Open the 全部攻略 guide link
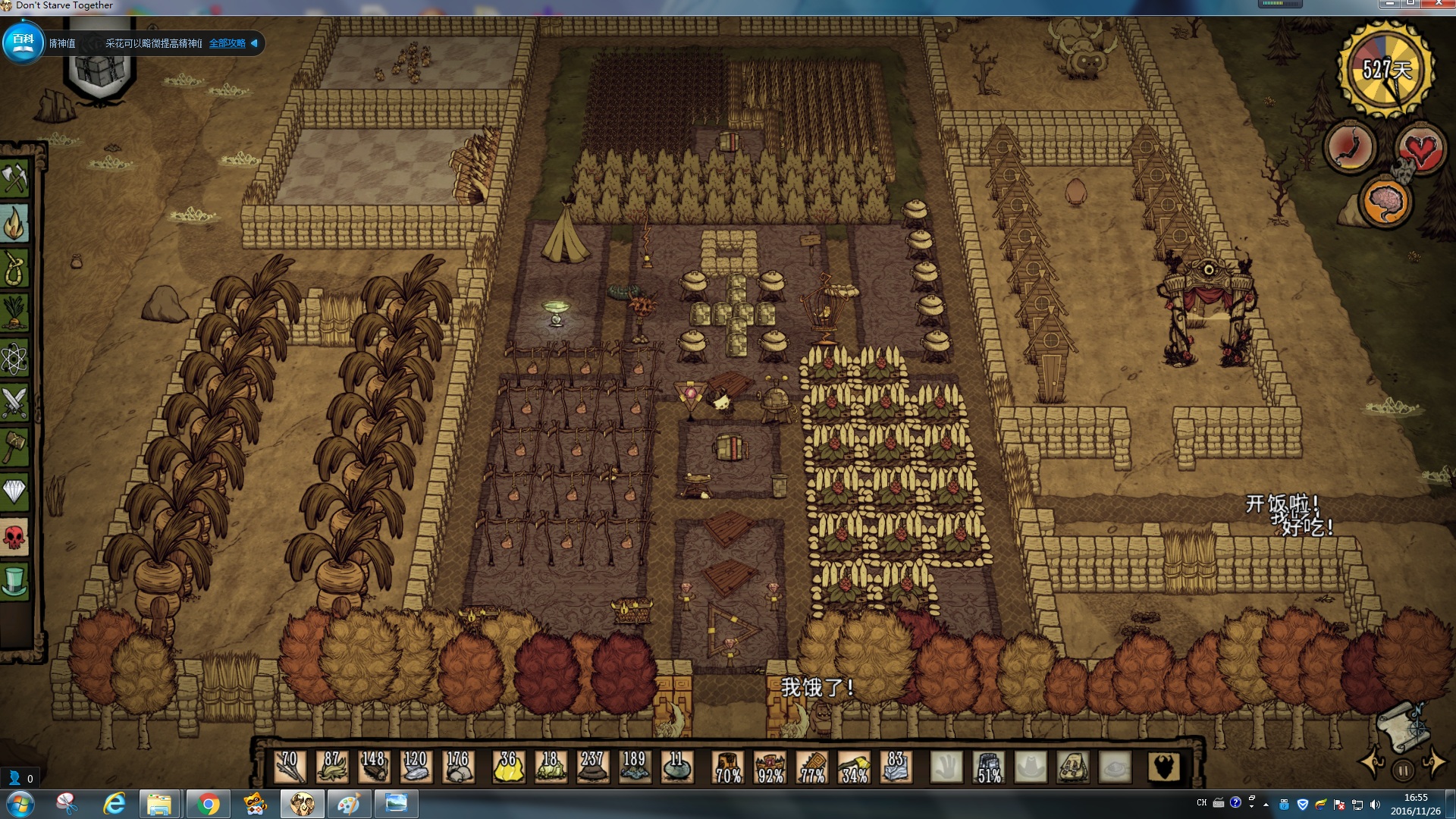The image size is (1456, 819). (227, 43)
